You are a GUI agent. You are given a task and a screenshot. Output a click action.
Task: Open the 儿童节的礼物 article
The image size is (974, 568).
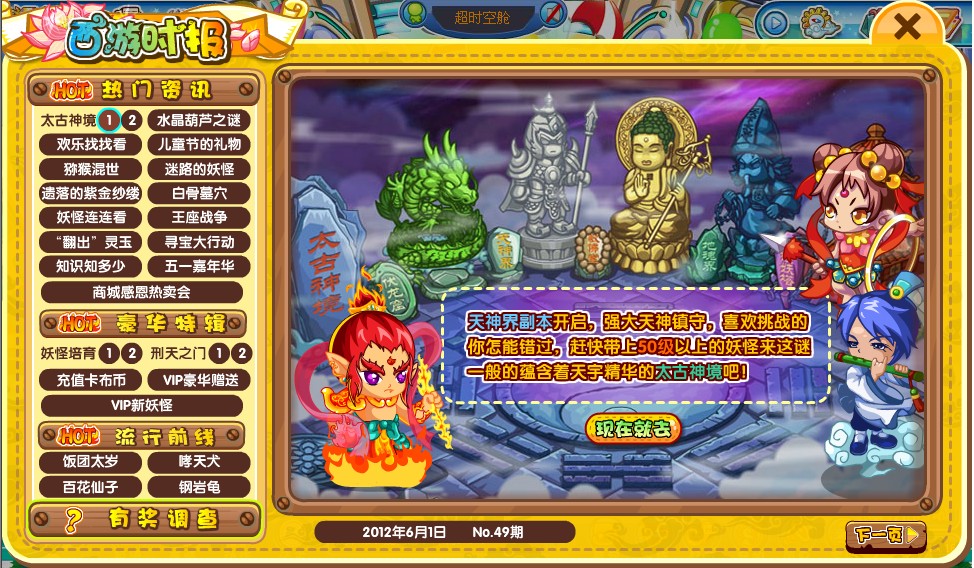tap(199, 144)
